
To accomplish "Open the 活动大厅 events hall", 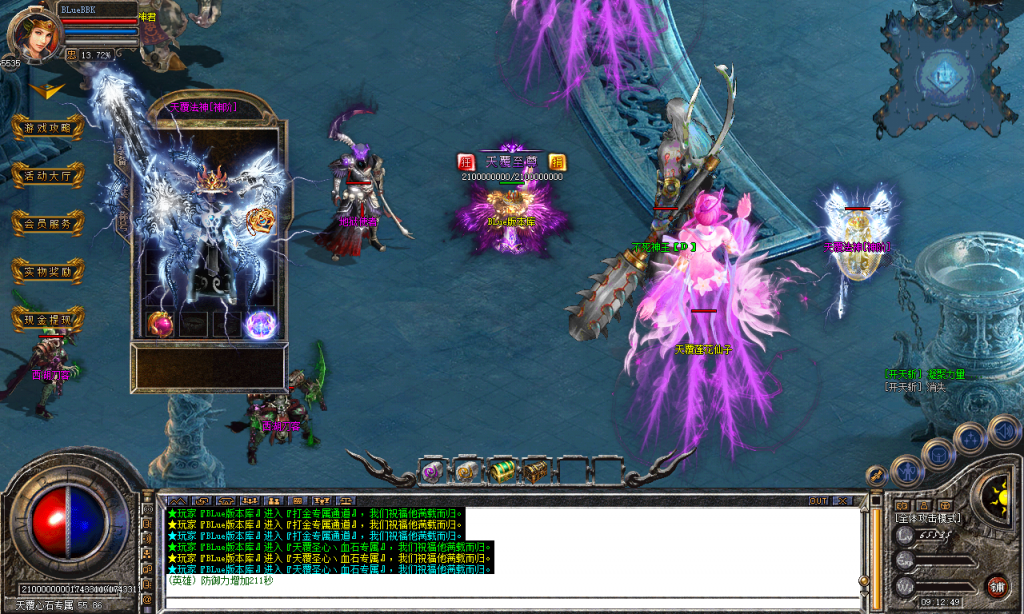I will point(47,176).
